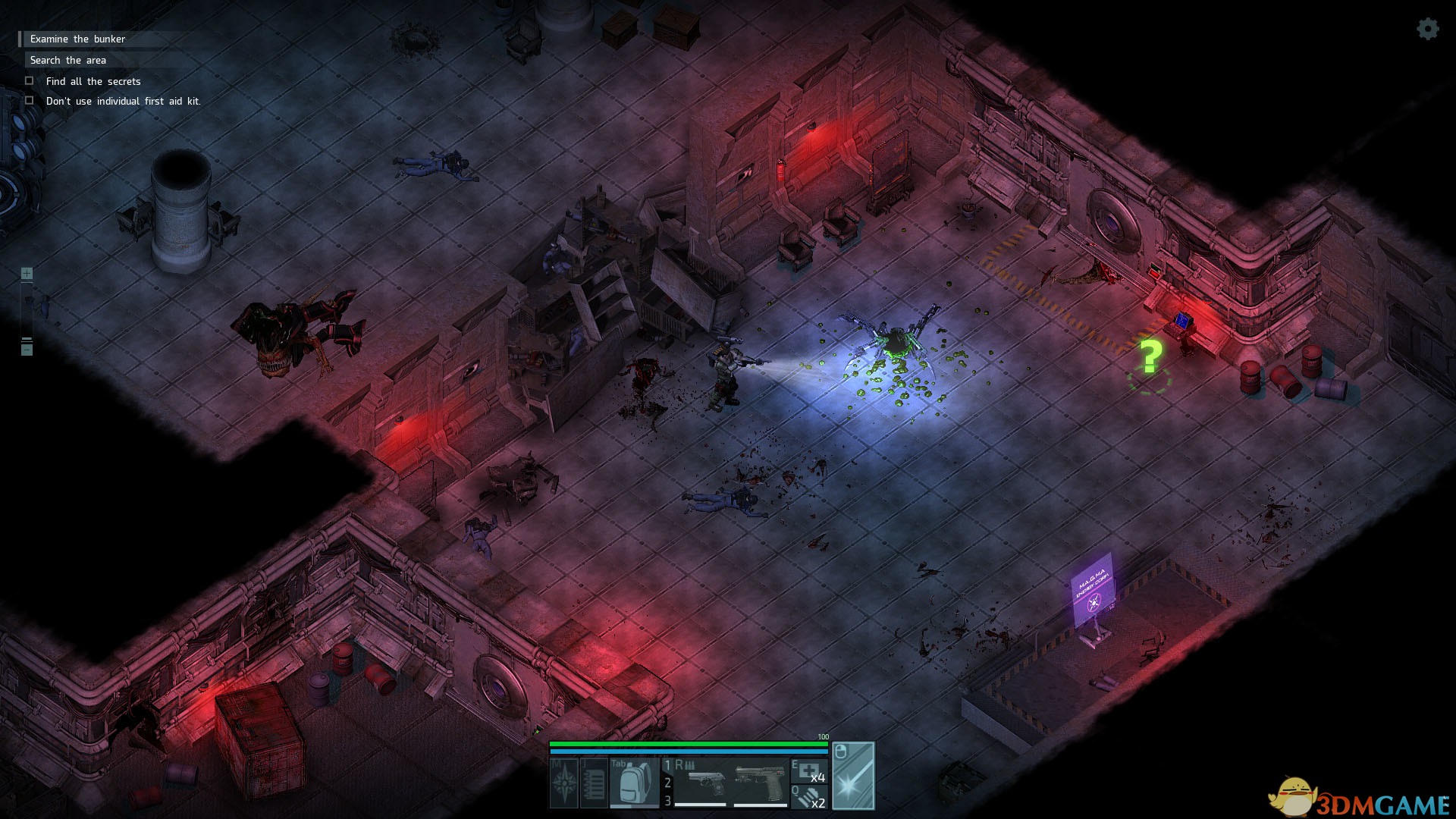Open the settings gear icon

coord(1427,29)
